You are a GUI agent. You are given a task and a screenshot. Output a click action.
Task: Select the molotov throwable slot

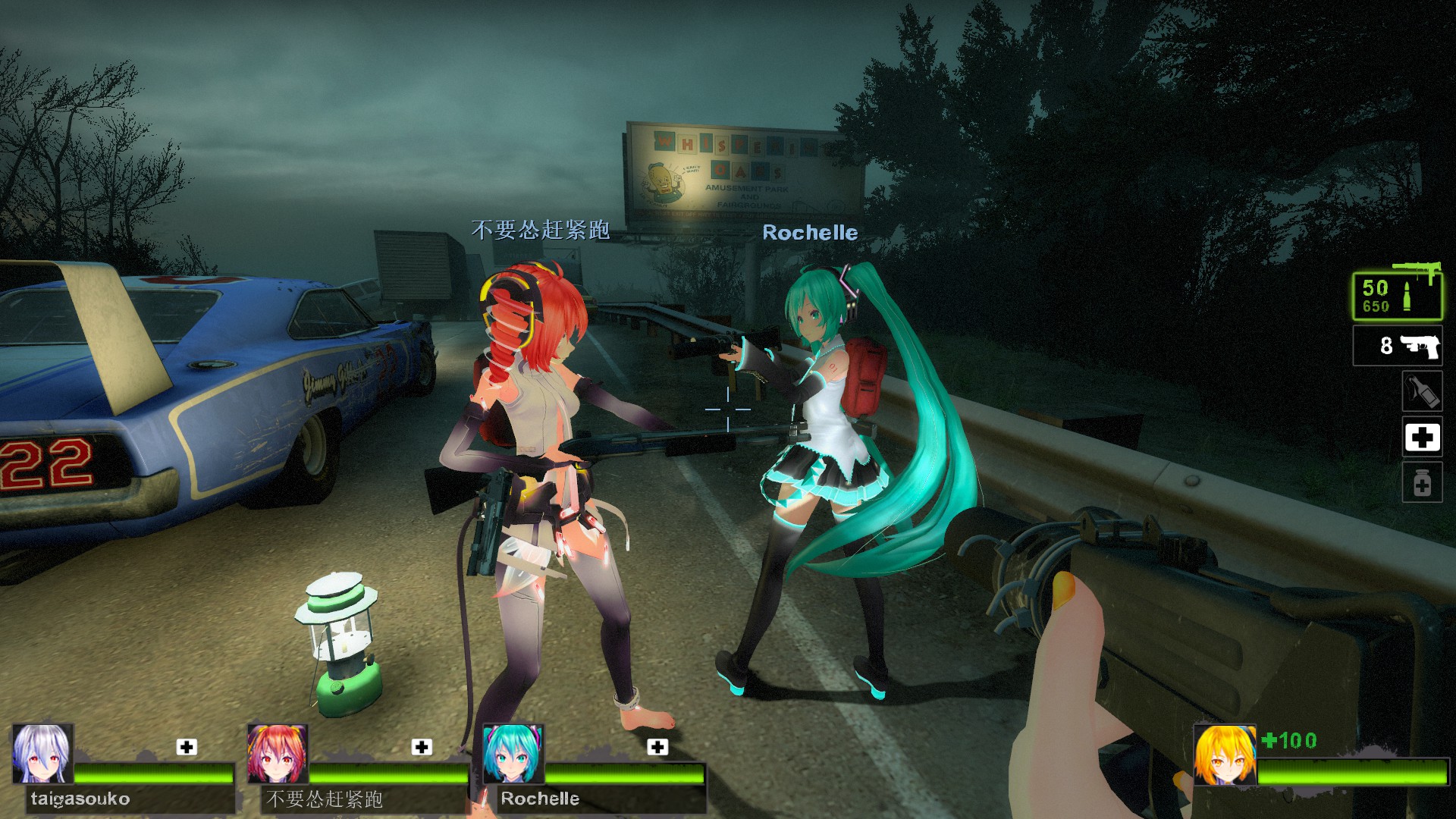click(1421, 391)
